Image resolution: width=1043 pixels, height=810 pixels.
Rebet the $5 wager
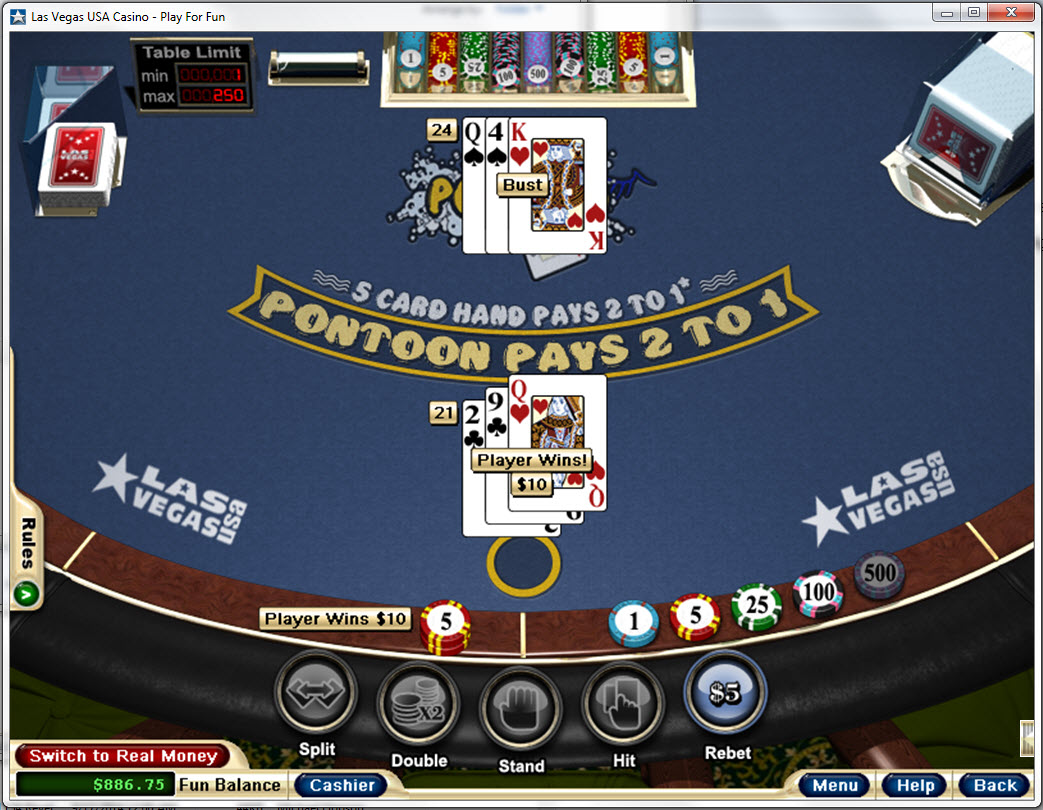[x=726, y=693]
